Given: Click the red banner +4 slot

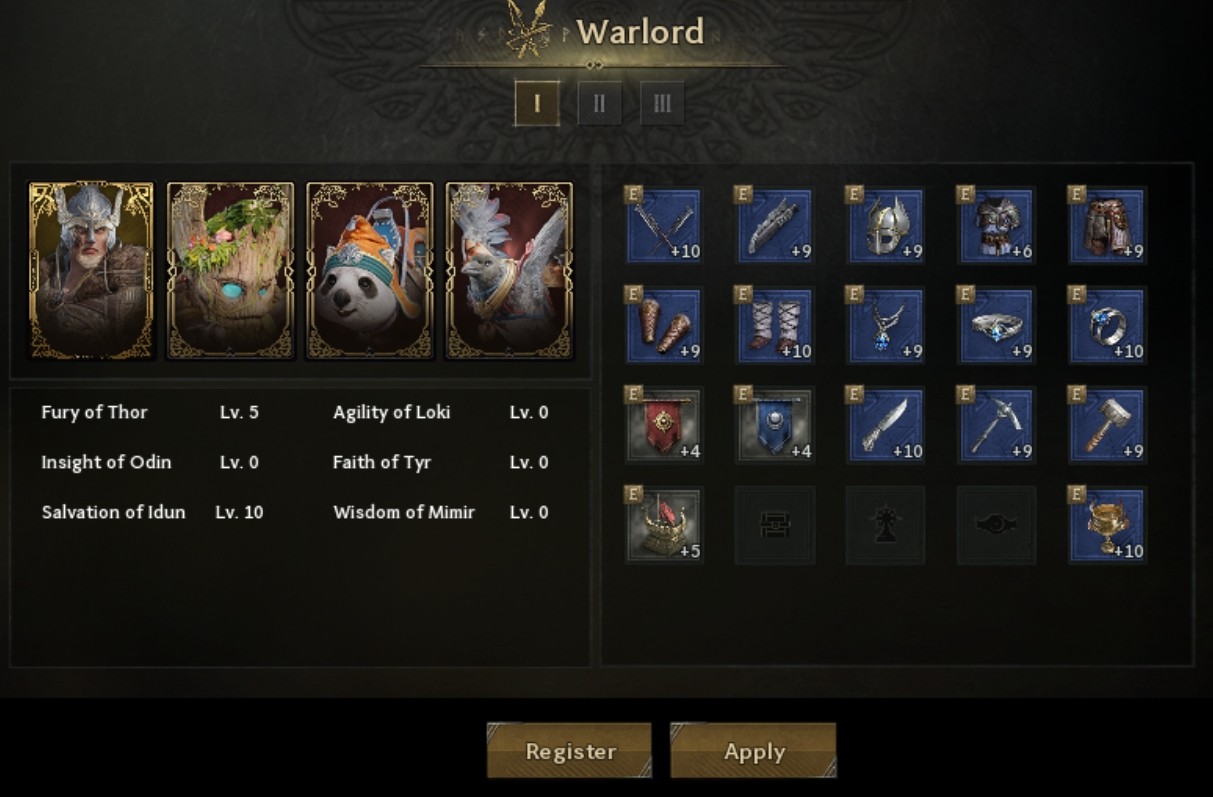Looking at the screenshot, I should [x=664, y=426].
